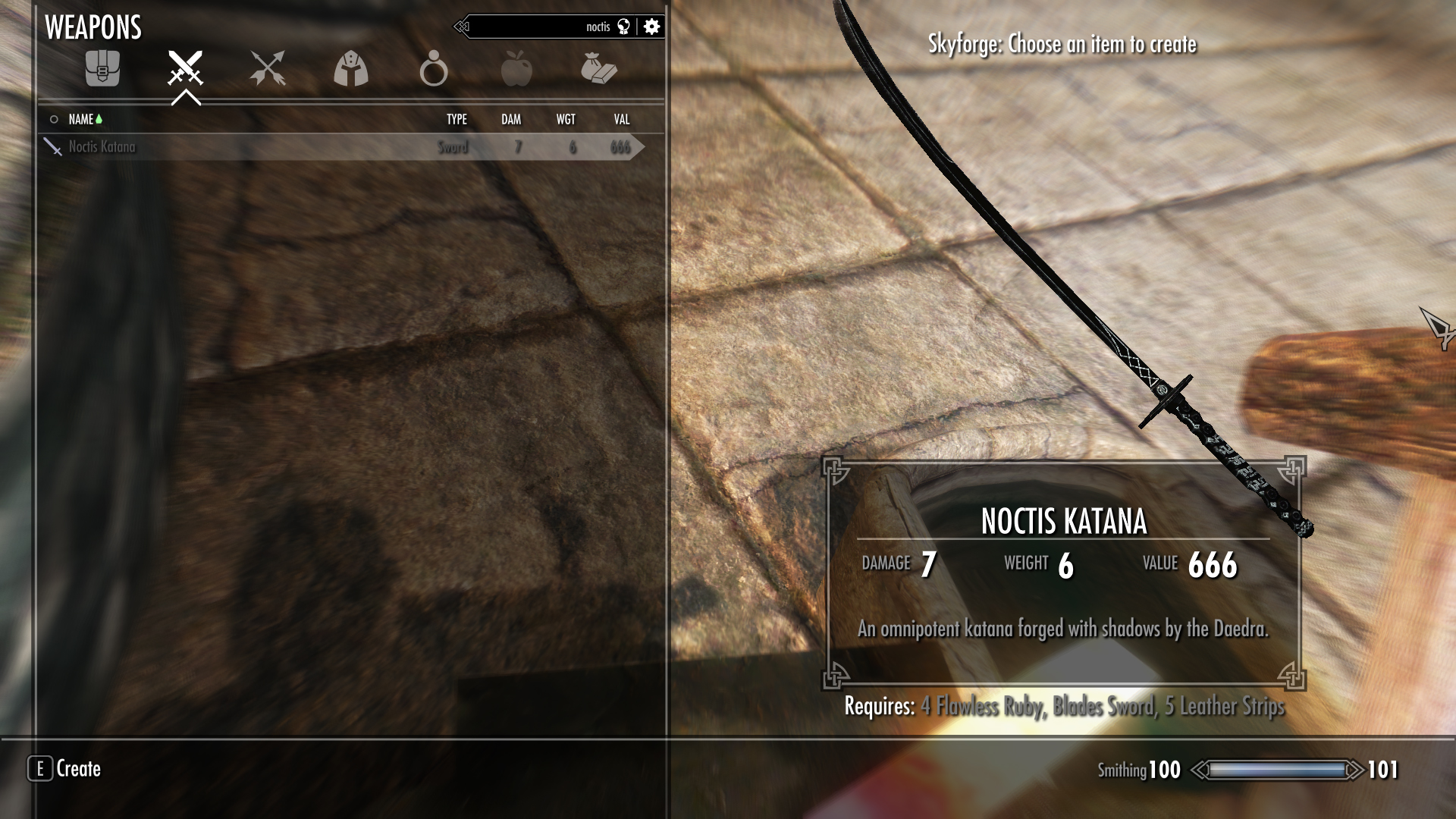
Task: Click the Create button
Action: pyautogui.click(x=65, y=769)
